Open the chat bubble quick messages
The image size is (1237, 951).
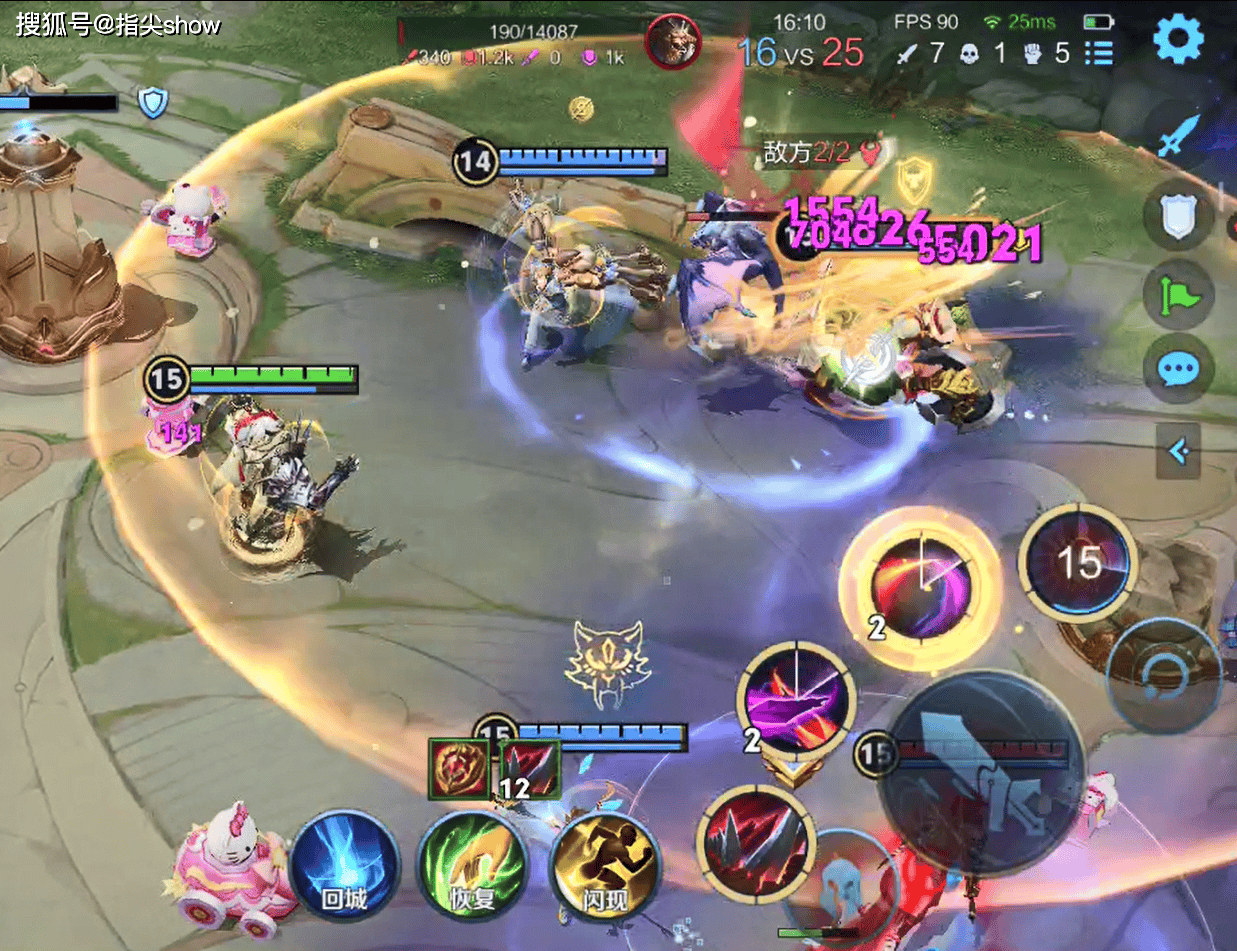(x=1179, y=369)
